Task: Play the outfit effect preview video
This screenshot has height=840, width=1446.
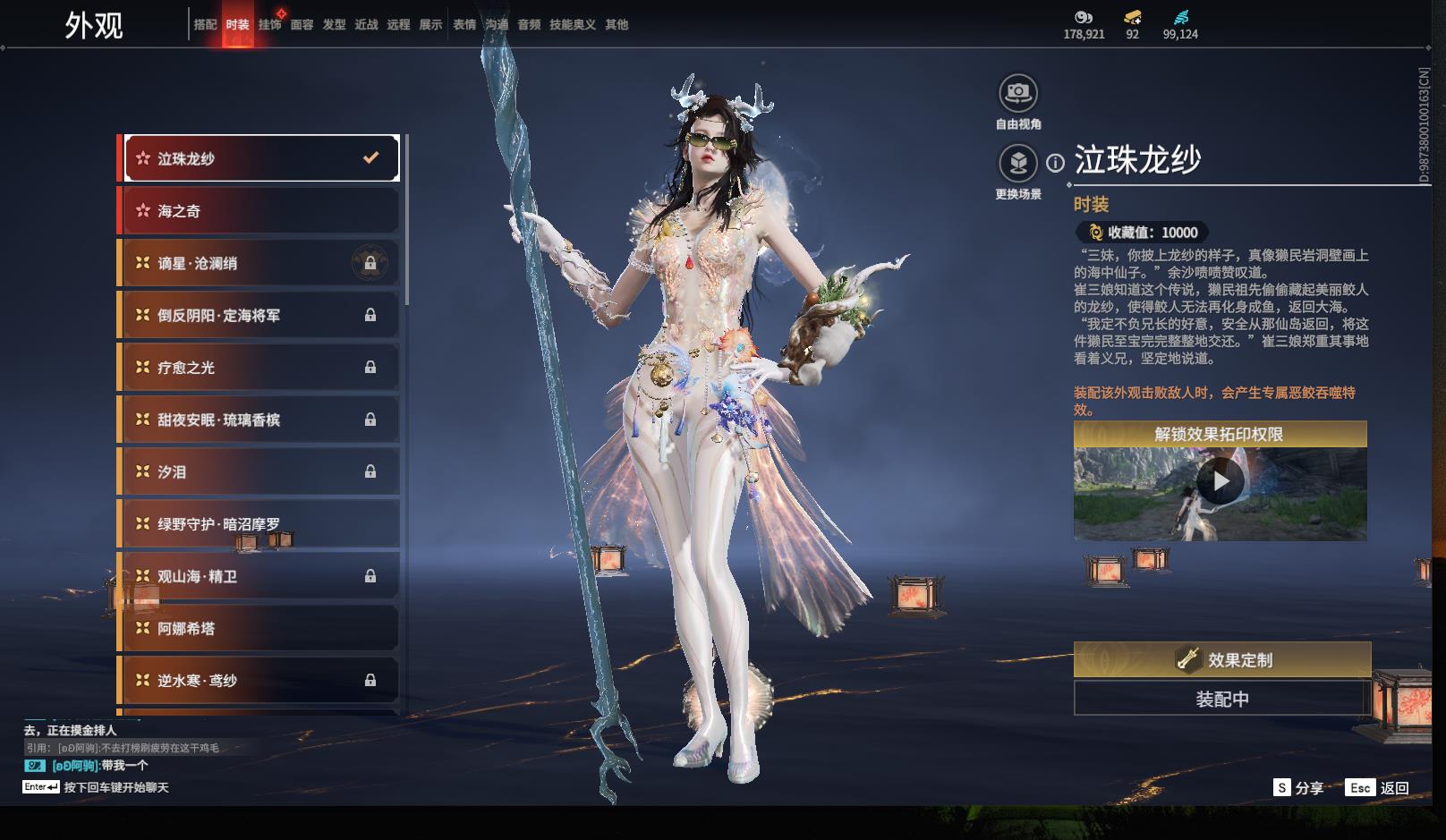Action: tap(1221, 482)
